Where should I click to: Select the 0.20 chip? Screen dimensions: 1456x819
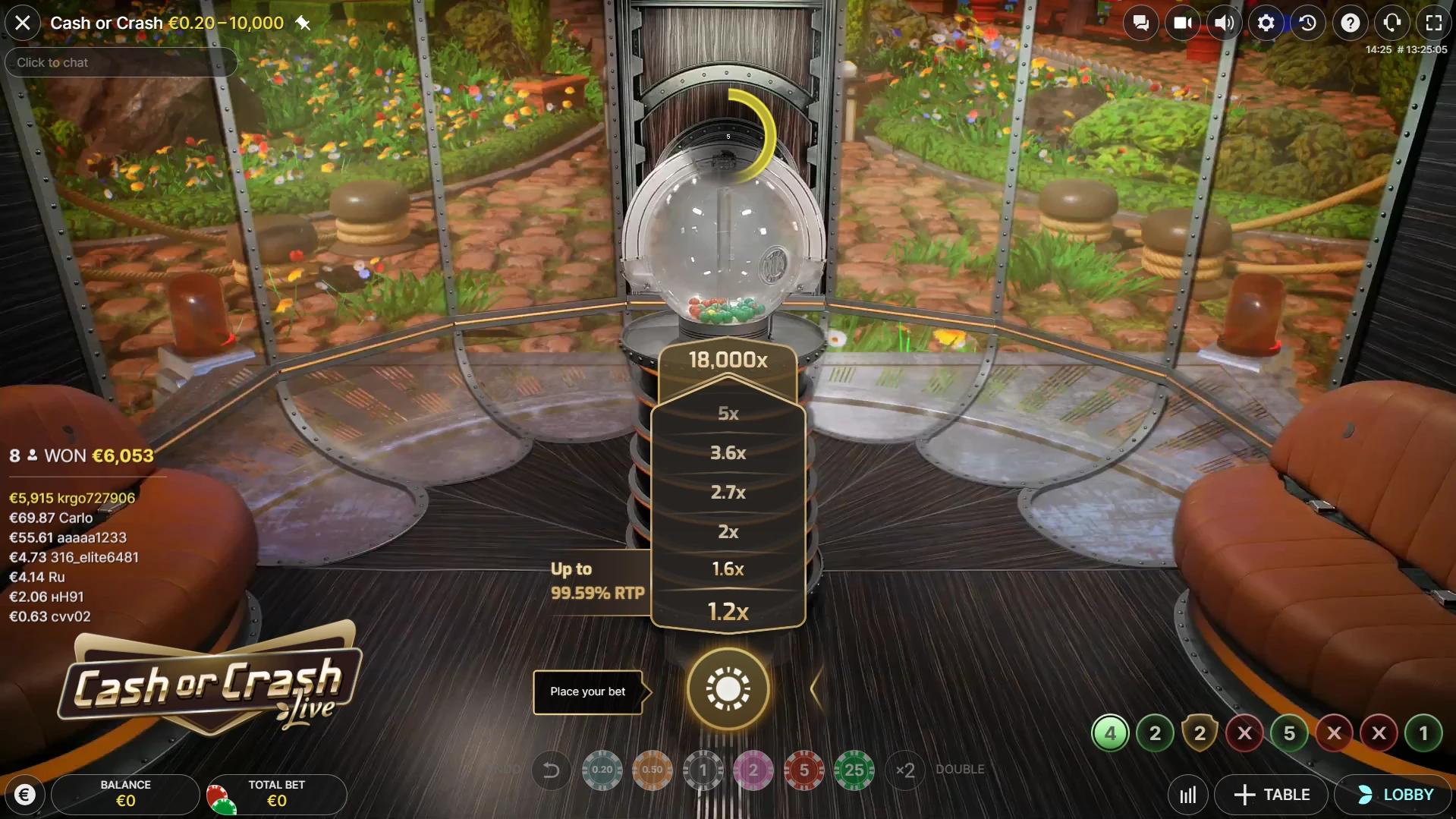(602, 770)
